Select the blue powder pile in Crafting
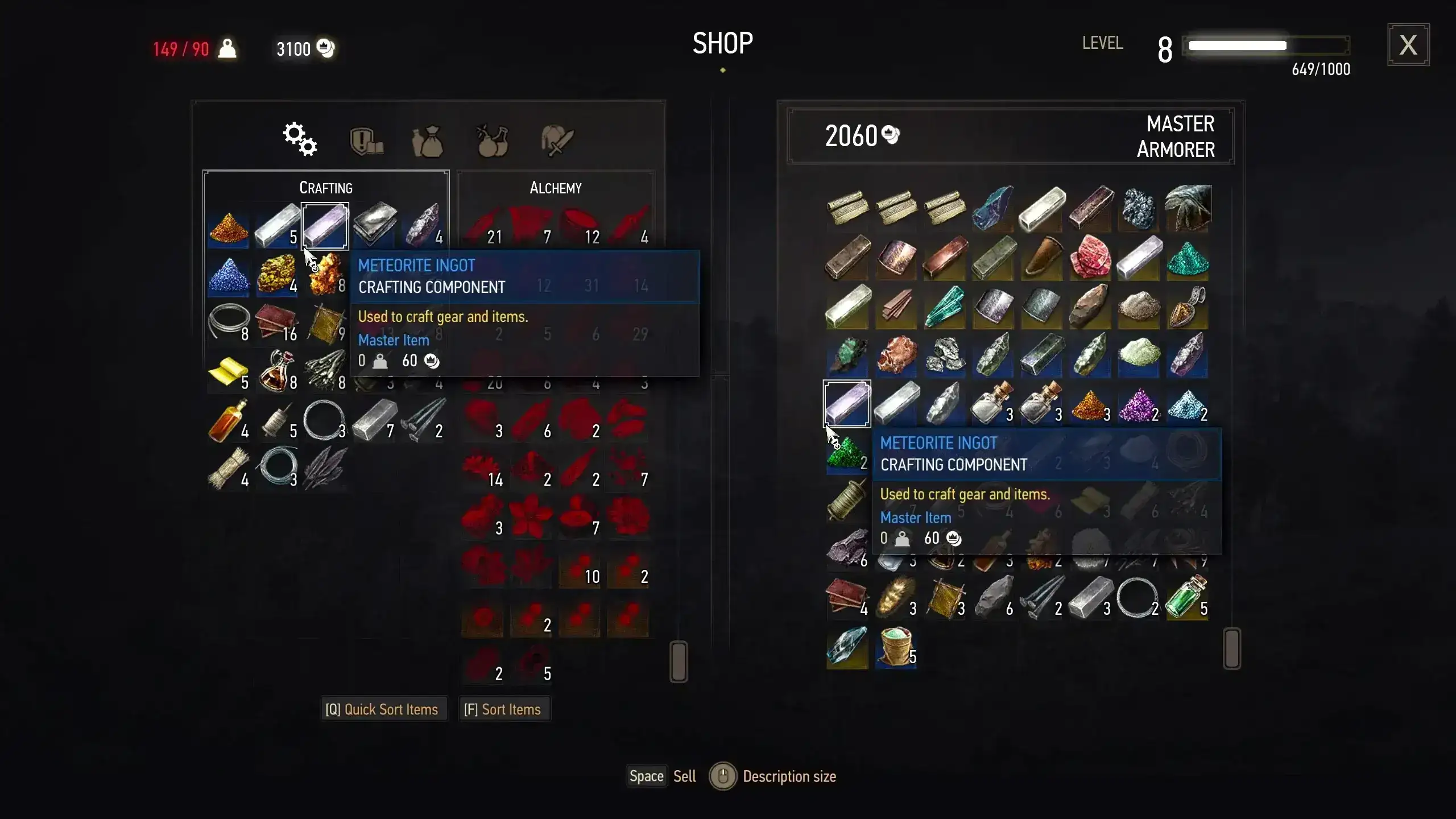 click(228, 275)
